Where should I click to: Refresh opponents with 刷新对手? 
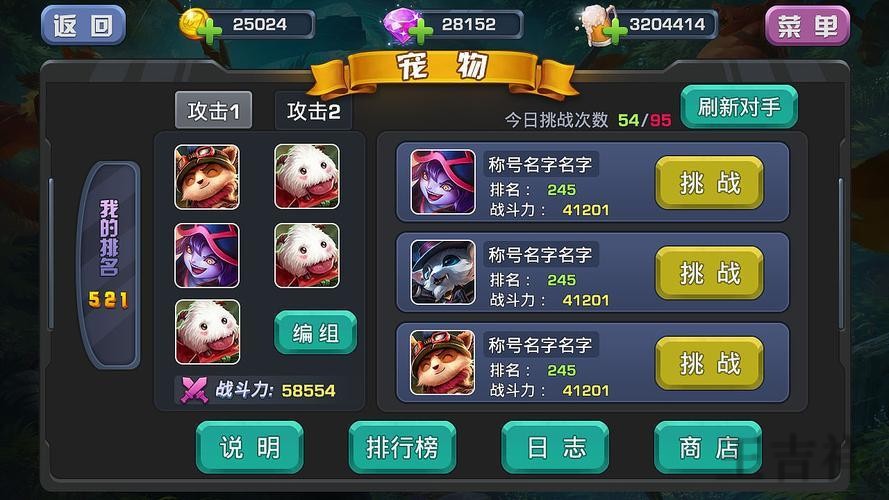pyautogui.click(x=739, y=107)
